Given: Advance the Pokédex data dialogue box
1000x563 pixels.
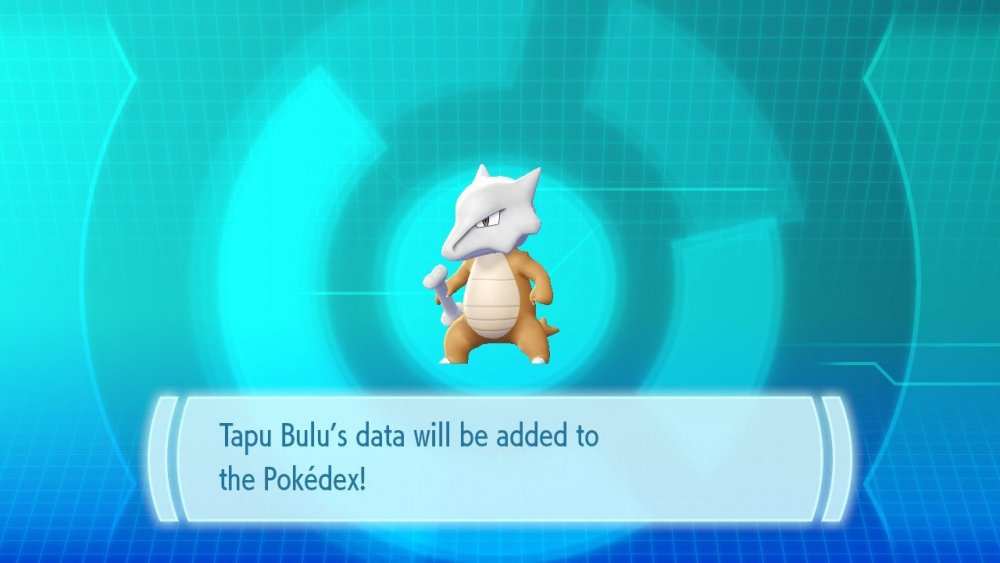Looking at the screenshot, I should (500, 458).
